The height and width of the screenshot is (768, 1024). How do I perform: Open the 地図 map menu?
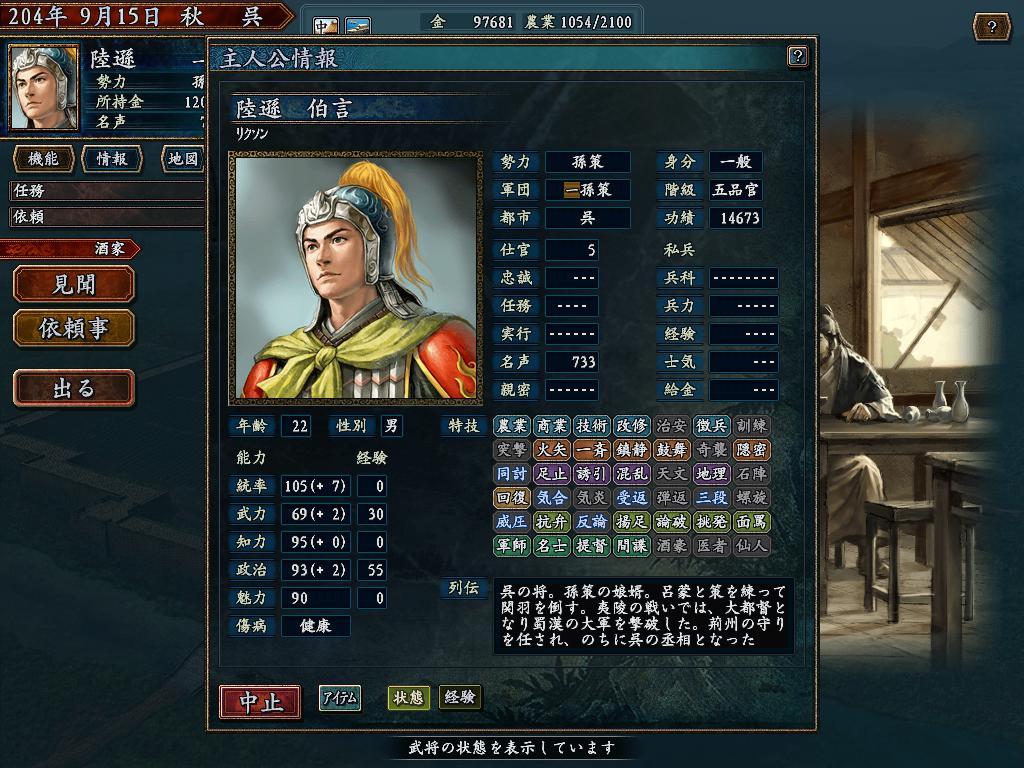tap(180, 159)
